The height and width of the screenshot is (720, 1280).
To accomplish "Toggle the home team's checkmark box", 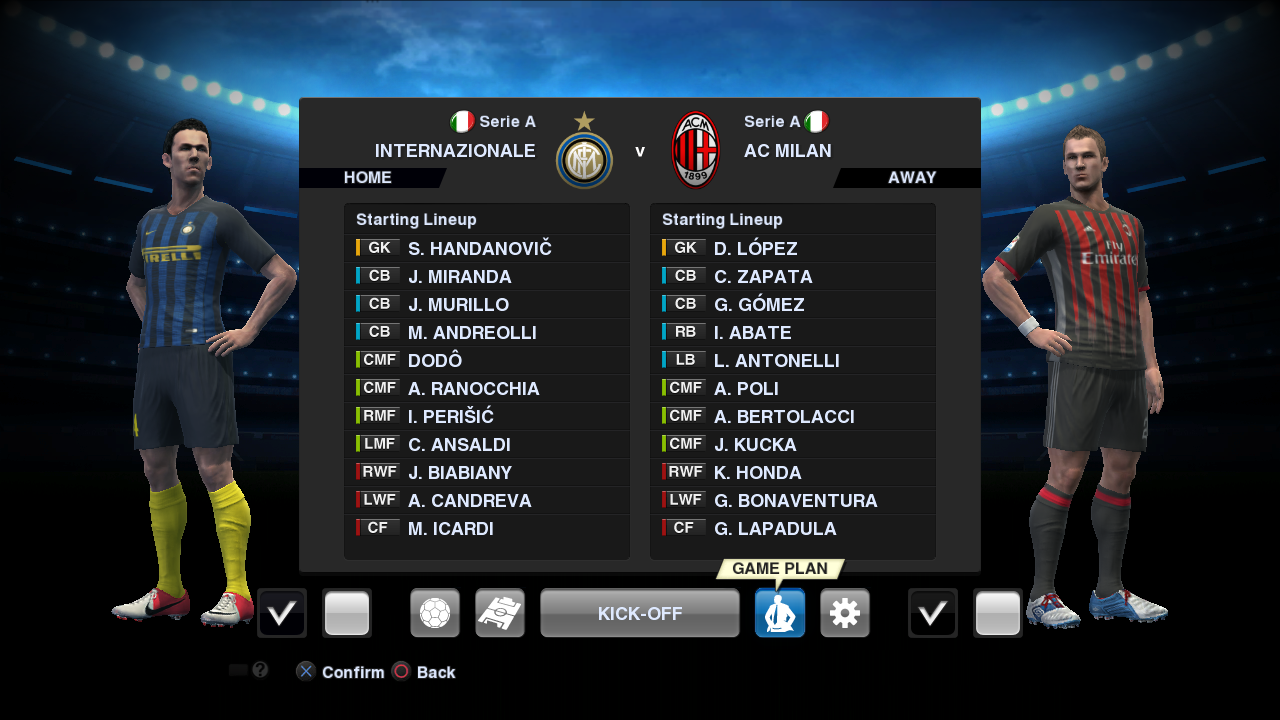I will point(282,613).
